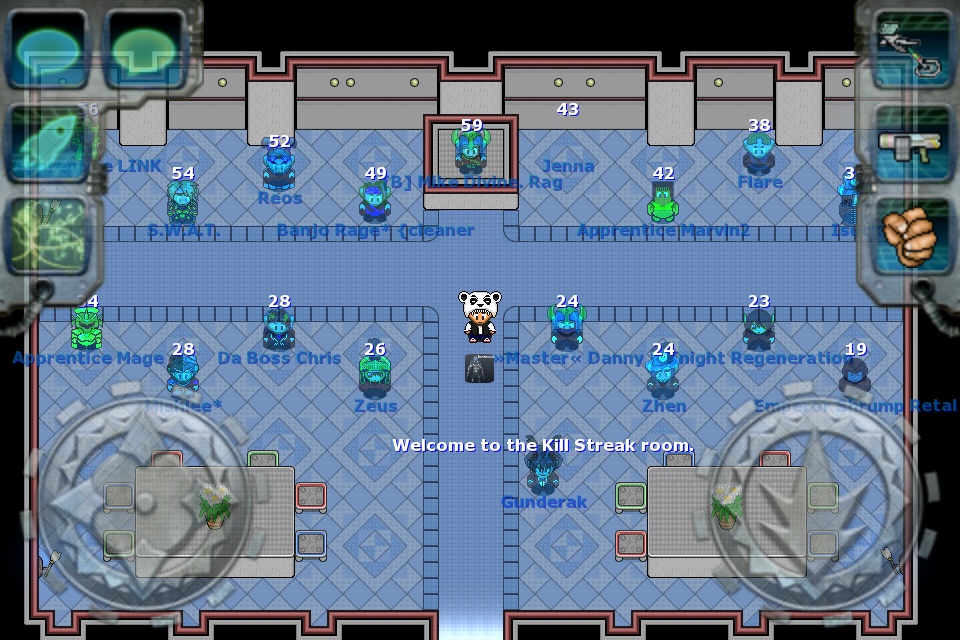The image size is (960, 640).
Task: Select the green rocket ship icon
Action: [46, 144]
